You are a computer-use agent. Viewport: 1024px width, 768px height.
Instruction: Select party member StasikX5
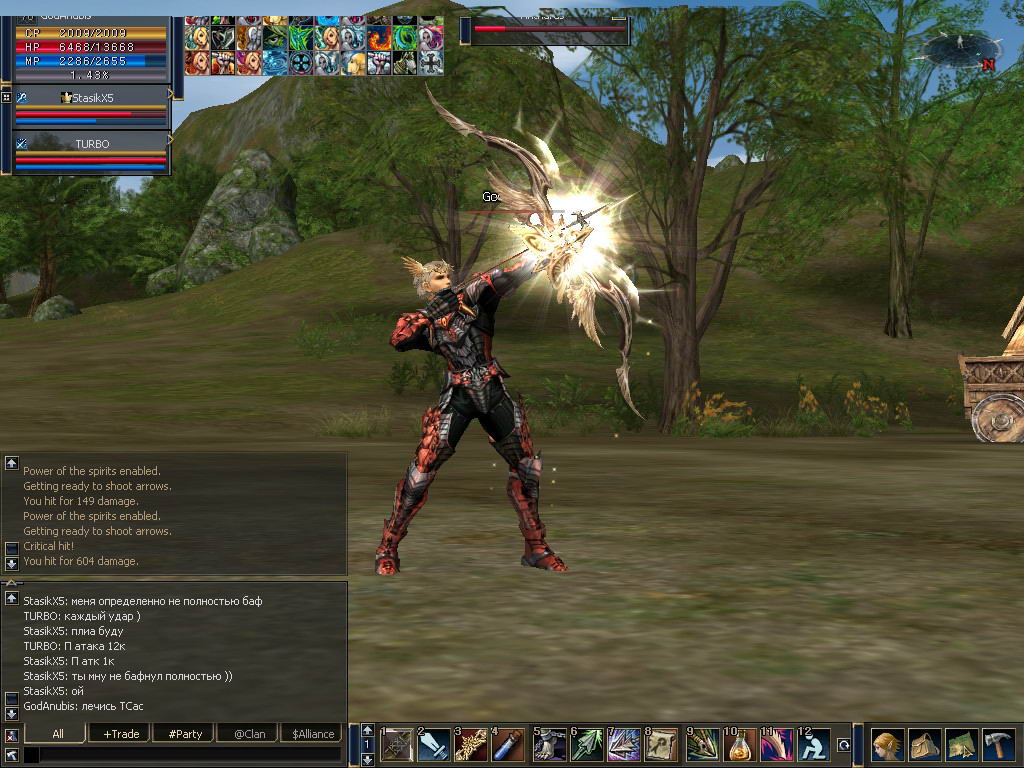(x=91, y=98)
